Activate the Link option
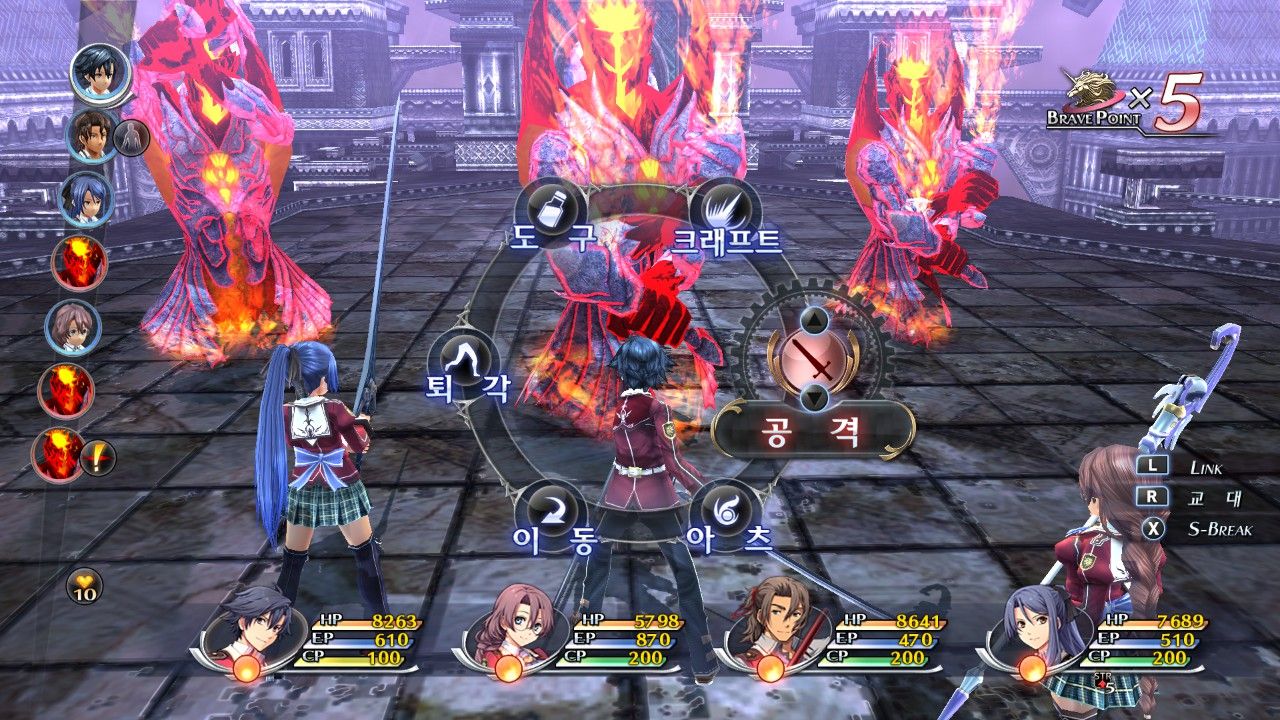Image resolution: width=1280 pixels, height=720 pixels. click(1190, 466)
